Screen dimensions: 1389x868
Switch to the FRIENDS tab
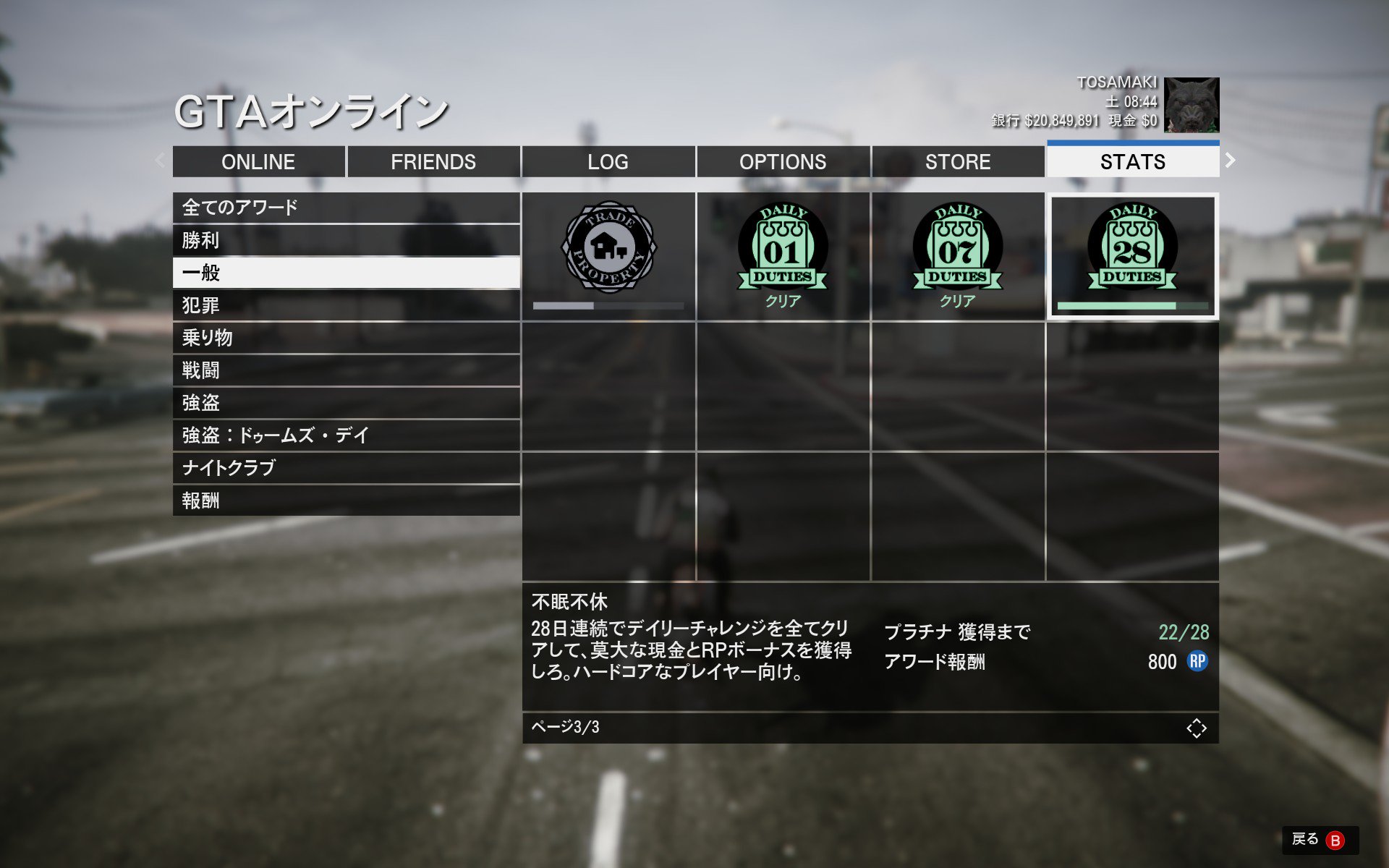click(x=433, y=161)
